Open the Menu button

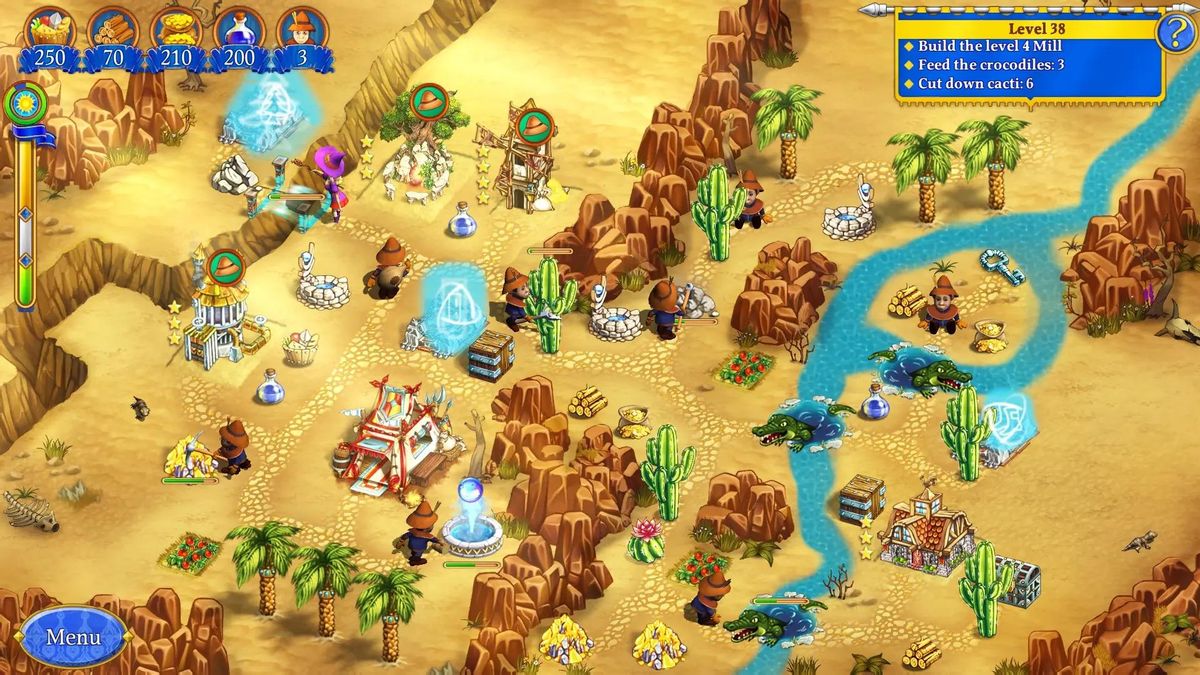pos(73,636)
